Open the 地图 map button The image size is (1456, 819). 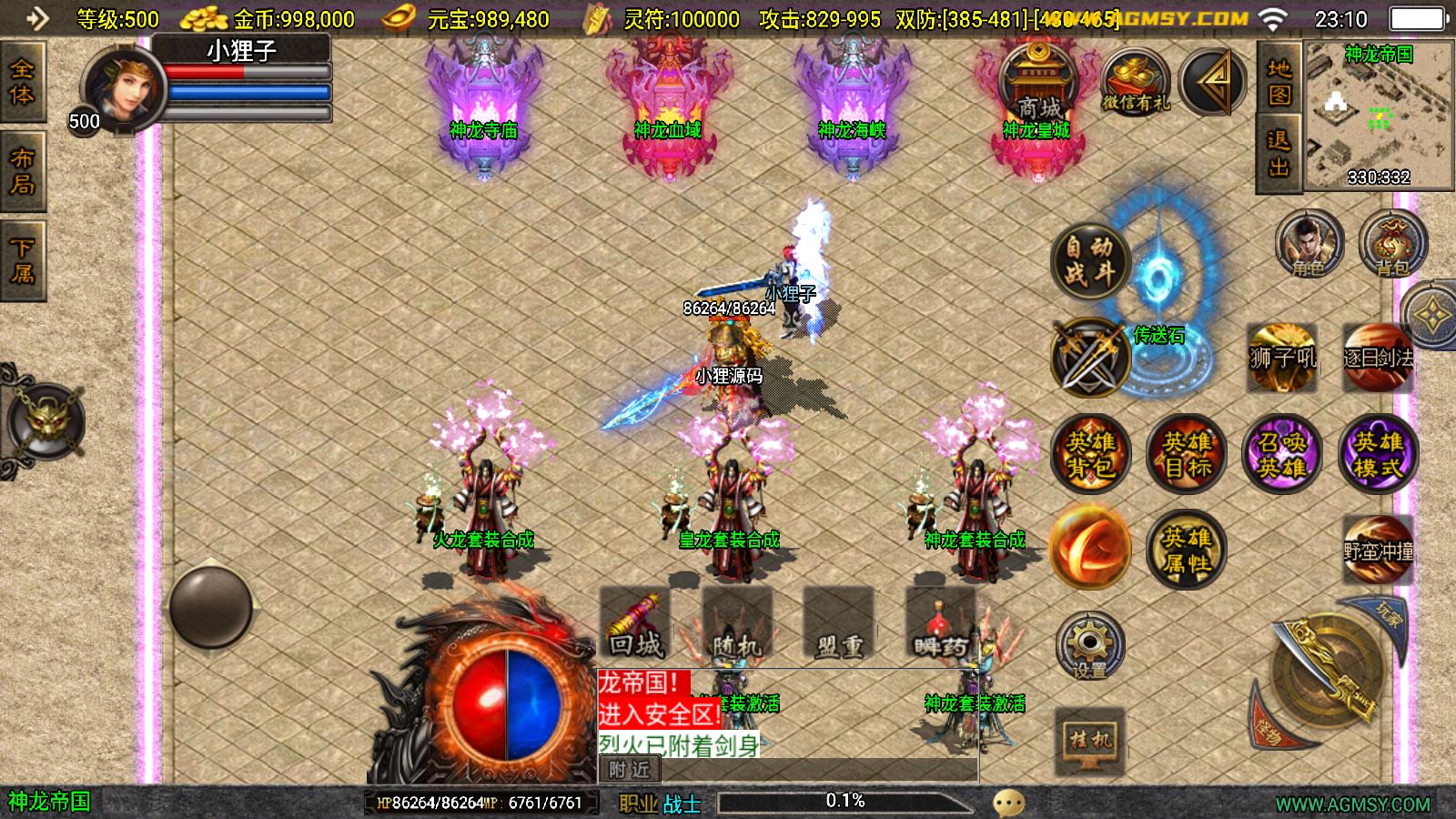click(1279, 81)
